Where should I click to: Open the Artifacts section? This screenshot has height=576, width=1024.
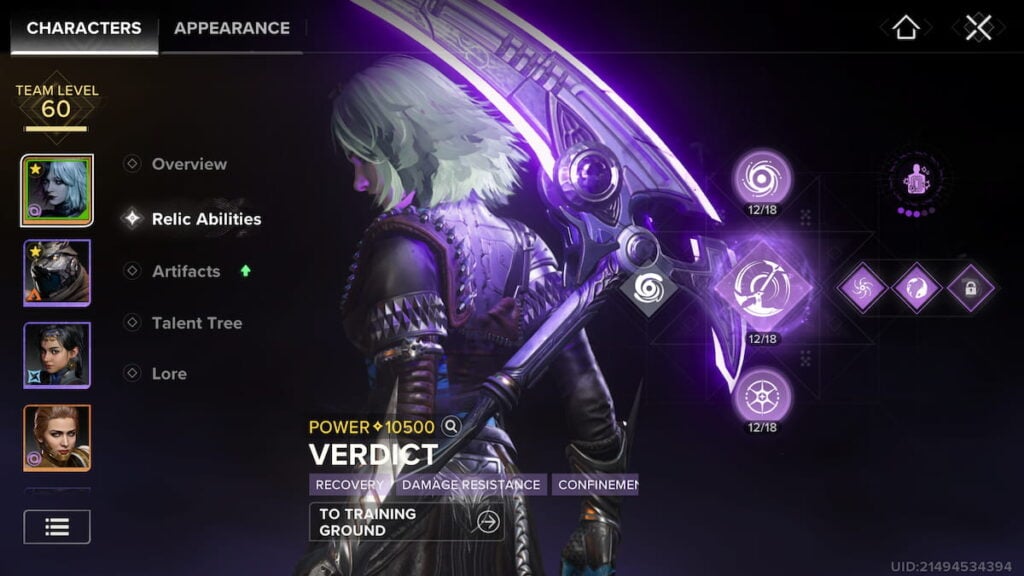coord(185,271)
